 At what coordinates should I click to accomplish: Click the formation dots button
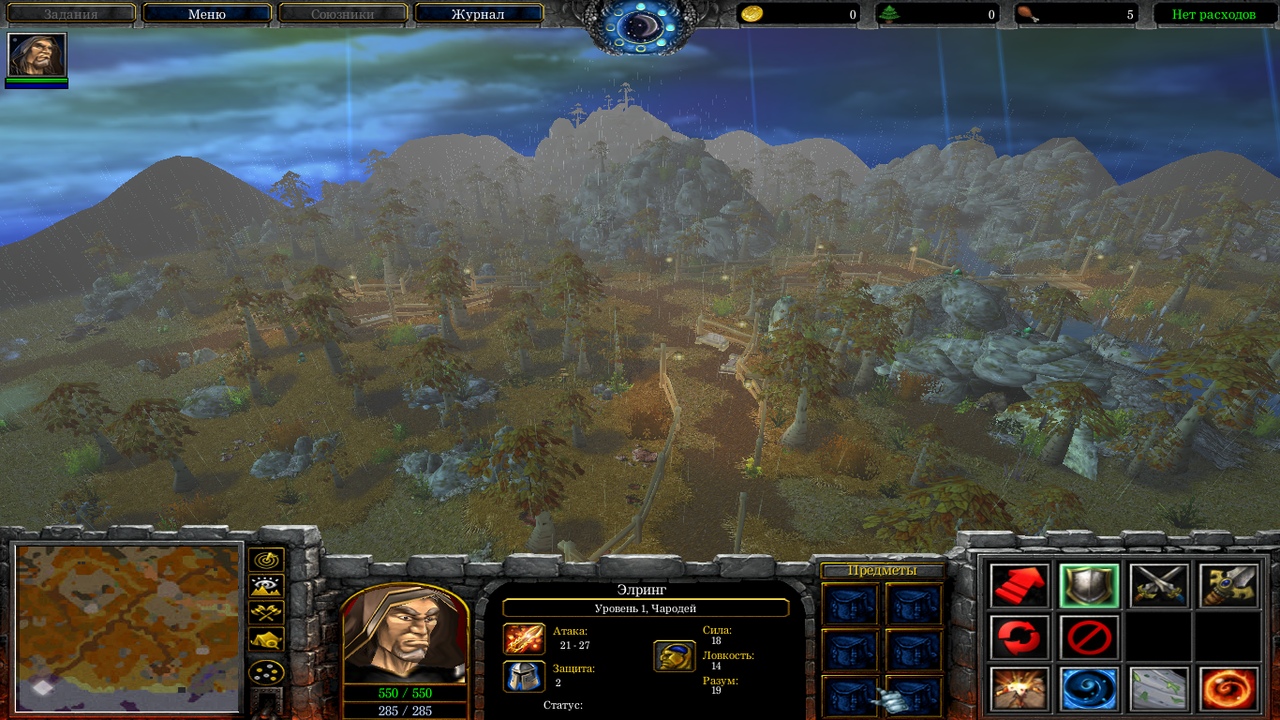pyautogui.click(x=267, y=672)
